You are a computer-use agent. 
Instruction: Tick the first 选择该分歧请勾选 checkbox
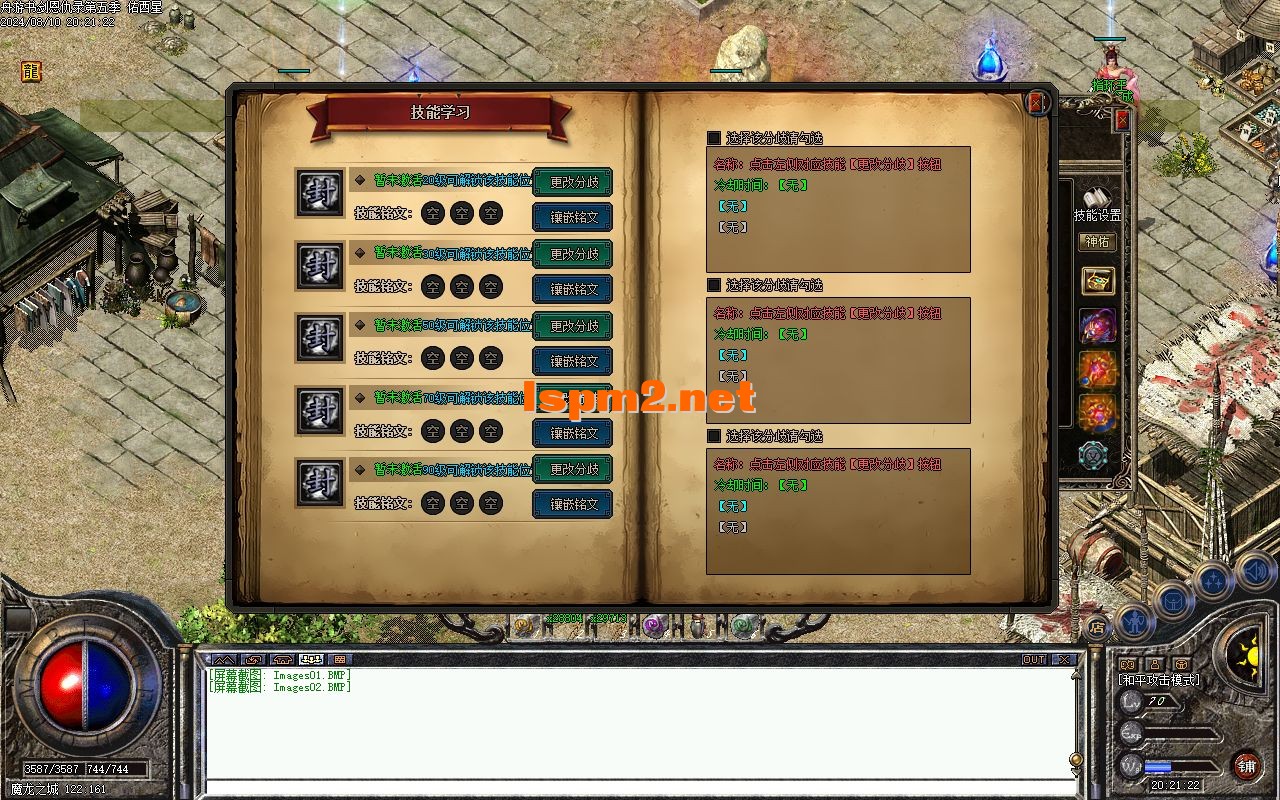pos(714,138)
